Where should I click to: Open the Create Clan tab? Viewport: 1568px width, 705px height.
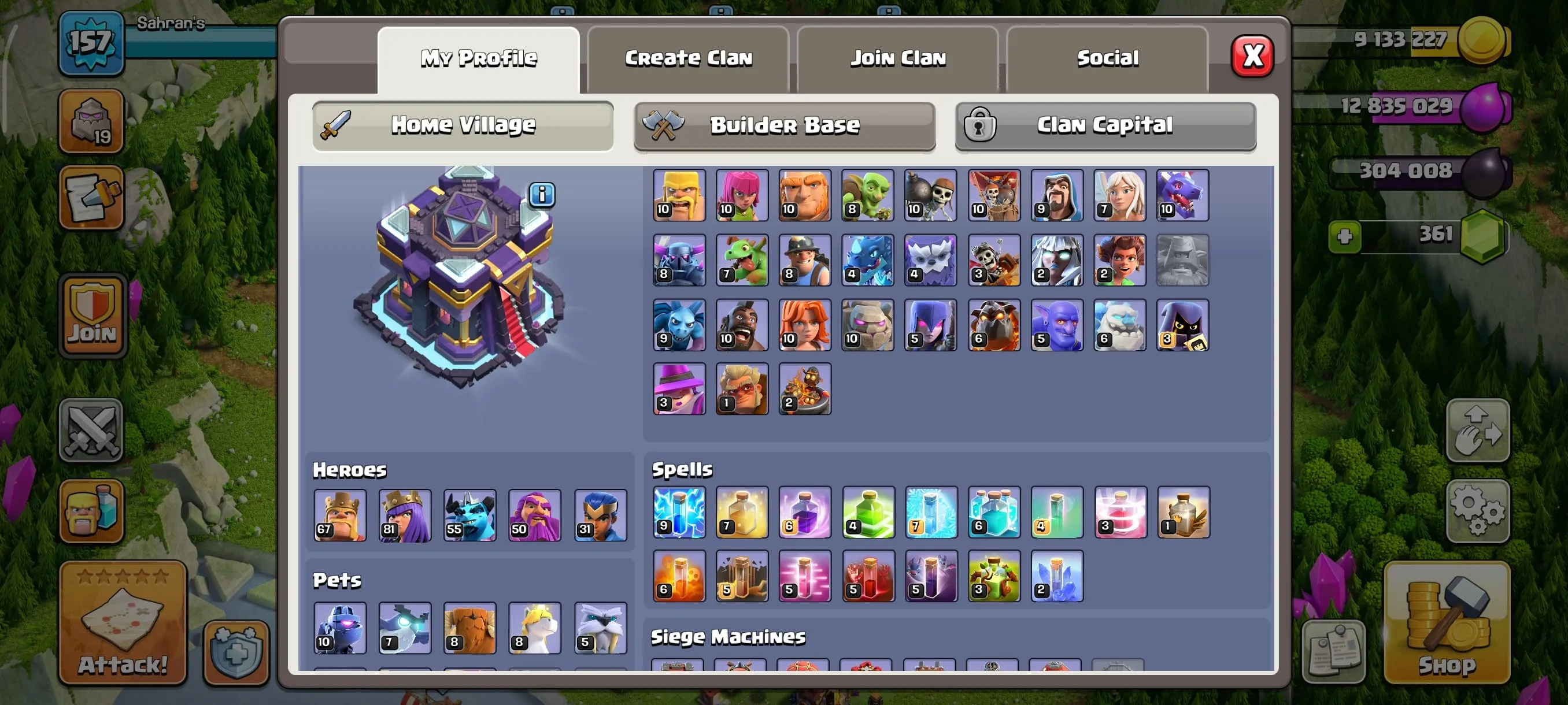(x=688, y=58)
